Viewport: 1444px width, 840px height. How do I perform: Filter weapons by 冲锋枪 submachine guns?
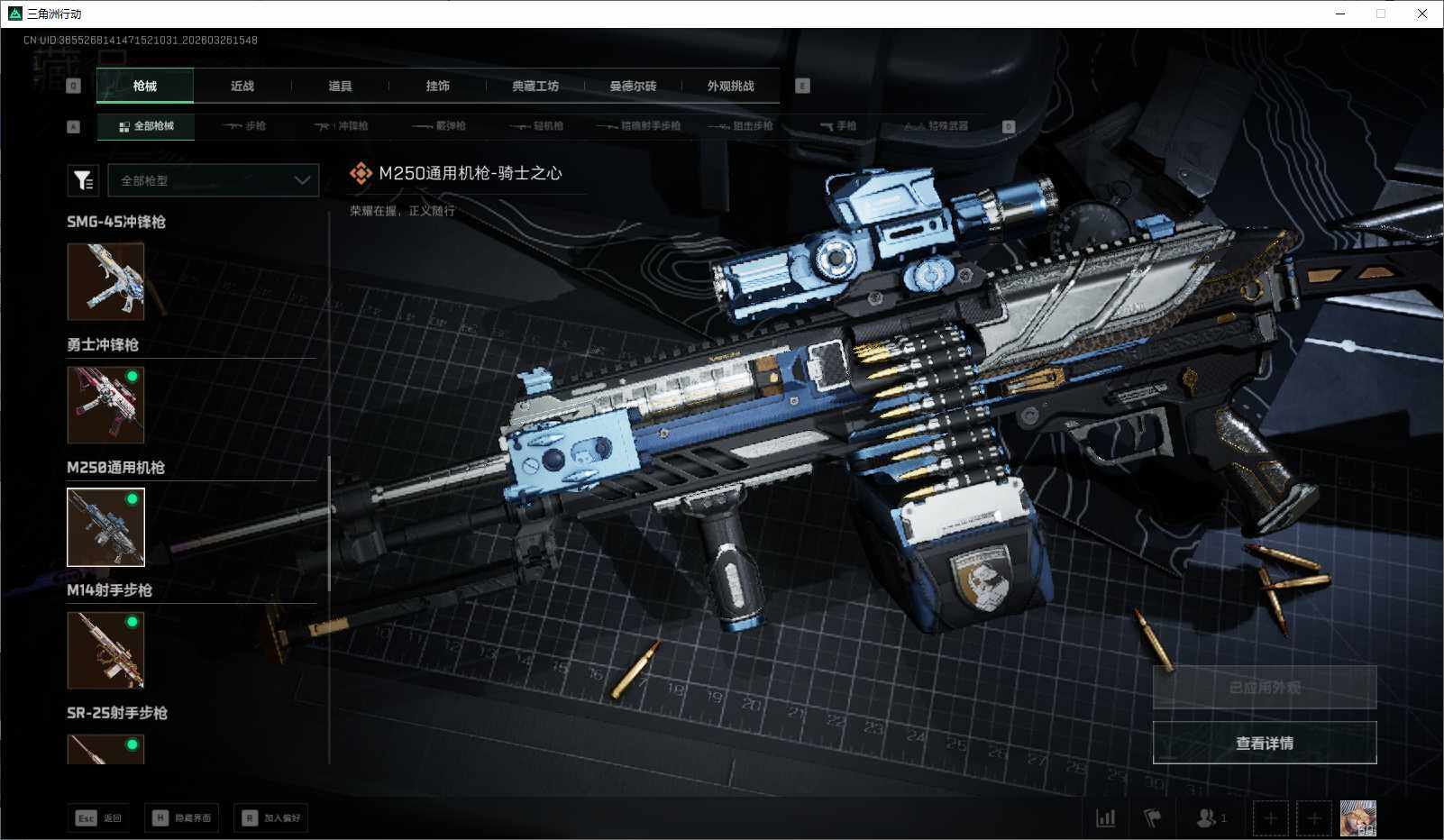click(342, 126)
